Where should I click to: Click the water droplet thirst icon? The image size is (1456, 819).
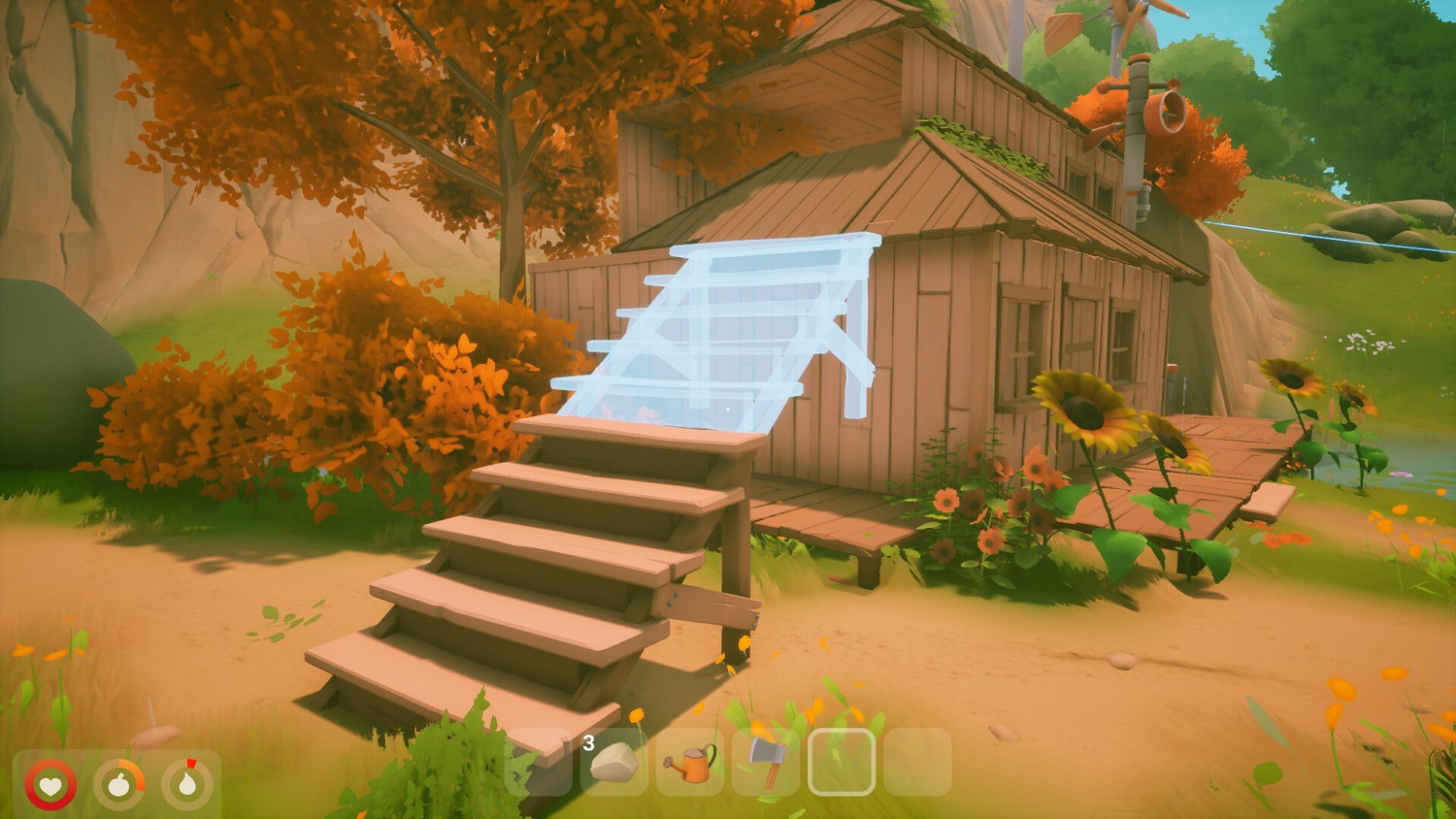188,784
